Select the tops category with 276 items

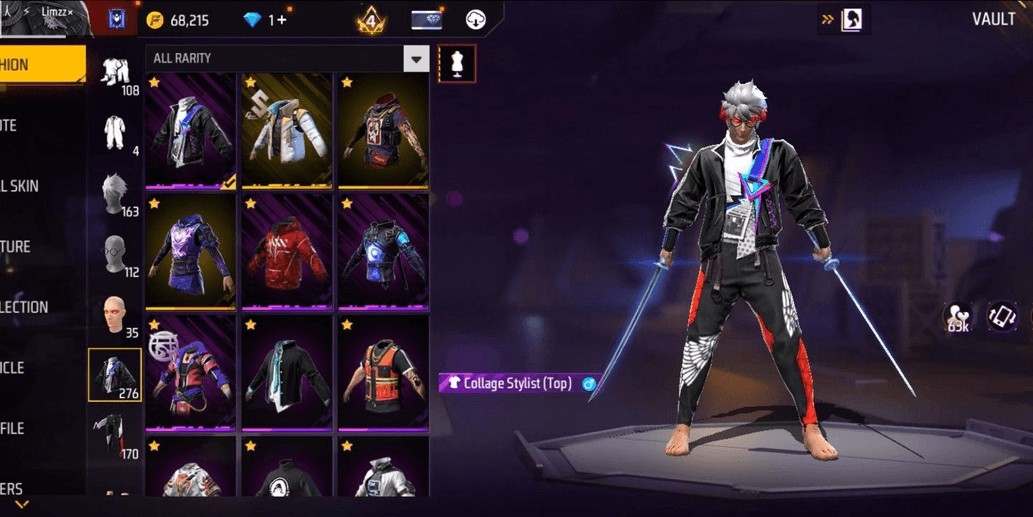tap(115, 375)
